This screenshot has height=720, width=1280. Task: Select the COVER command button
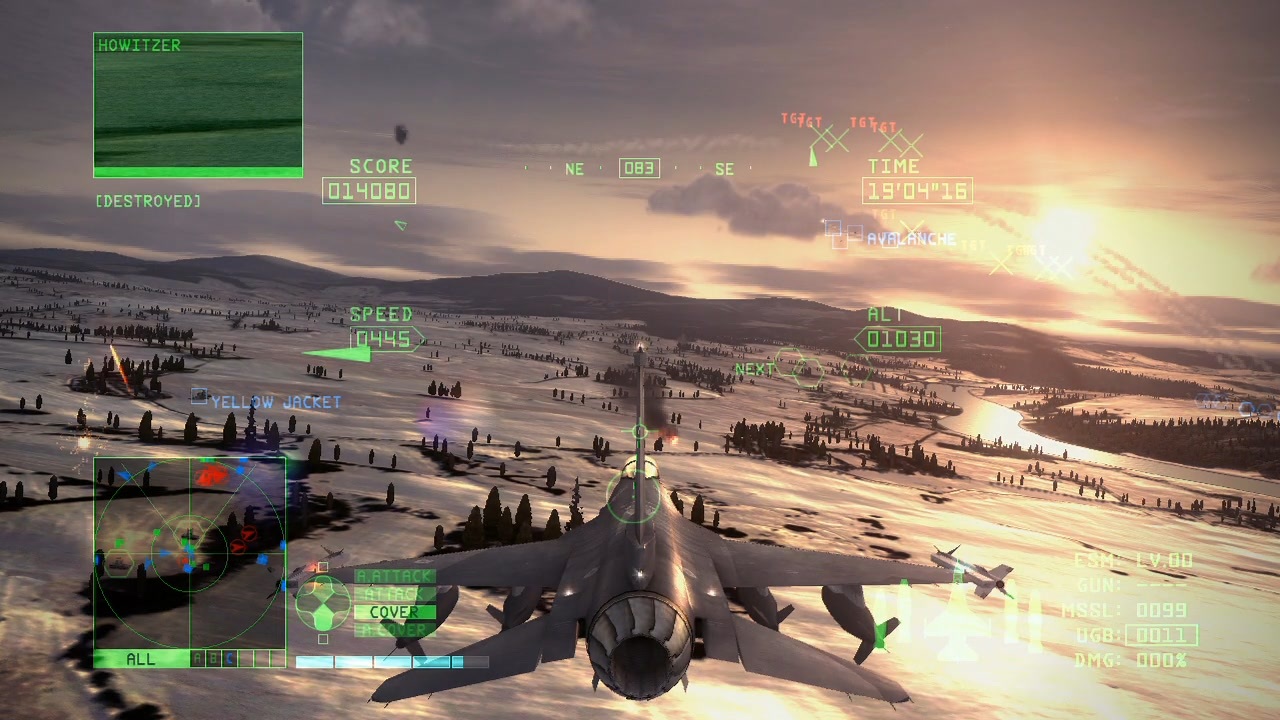(388, 611)
